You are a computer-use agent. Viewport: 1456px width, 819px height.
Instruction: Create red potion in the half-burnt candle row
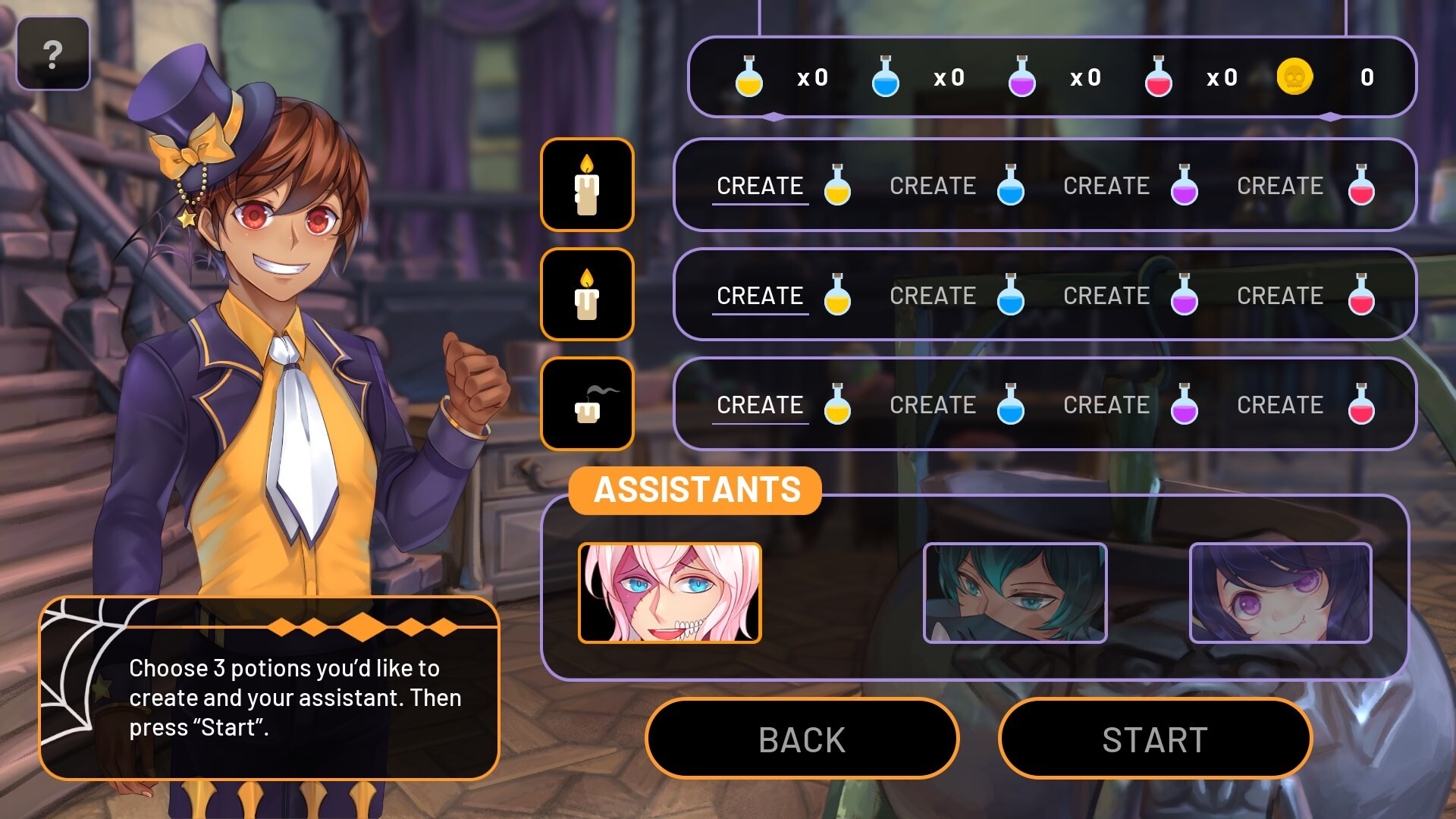point(1304,295)
